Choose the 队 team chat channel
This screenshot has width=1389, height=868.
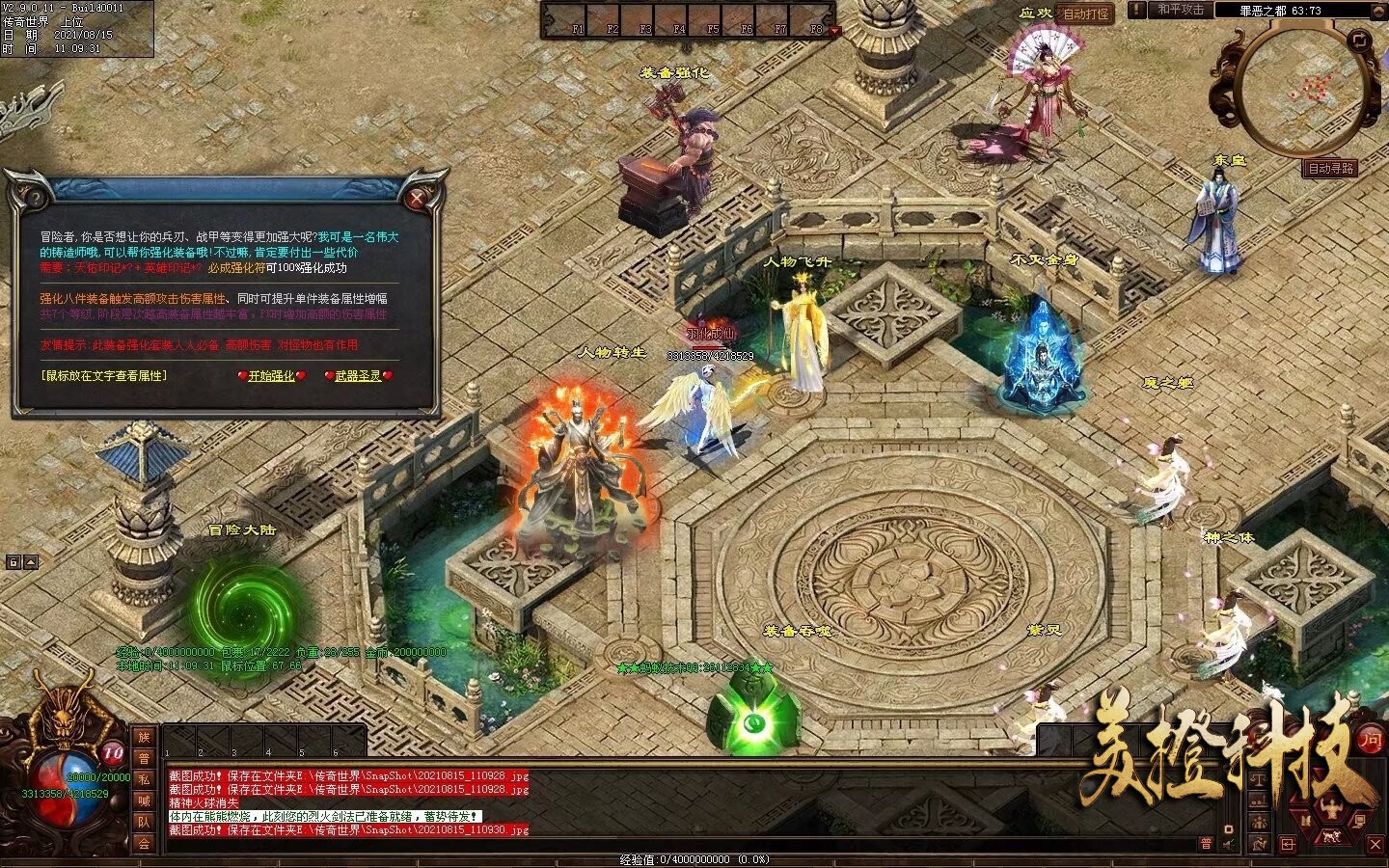pyautogui.click(x=144, y=822)
